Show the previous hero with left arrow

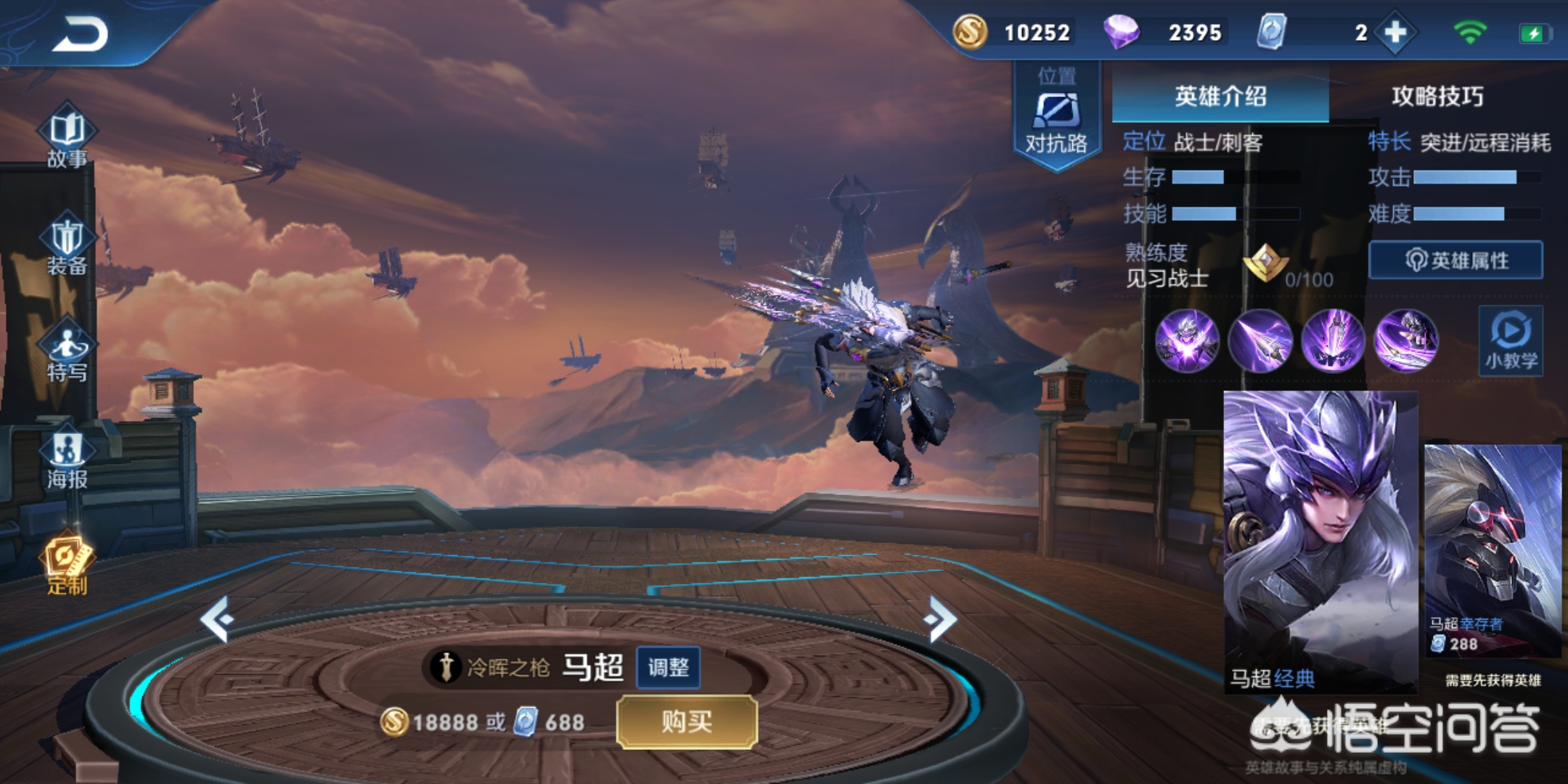217,619
